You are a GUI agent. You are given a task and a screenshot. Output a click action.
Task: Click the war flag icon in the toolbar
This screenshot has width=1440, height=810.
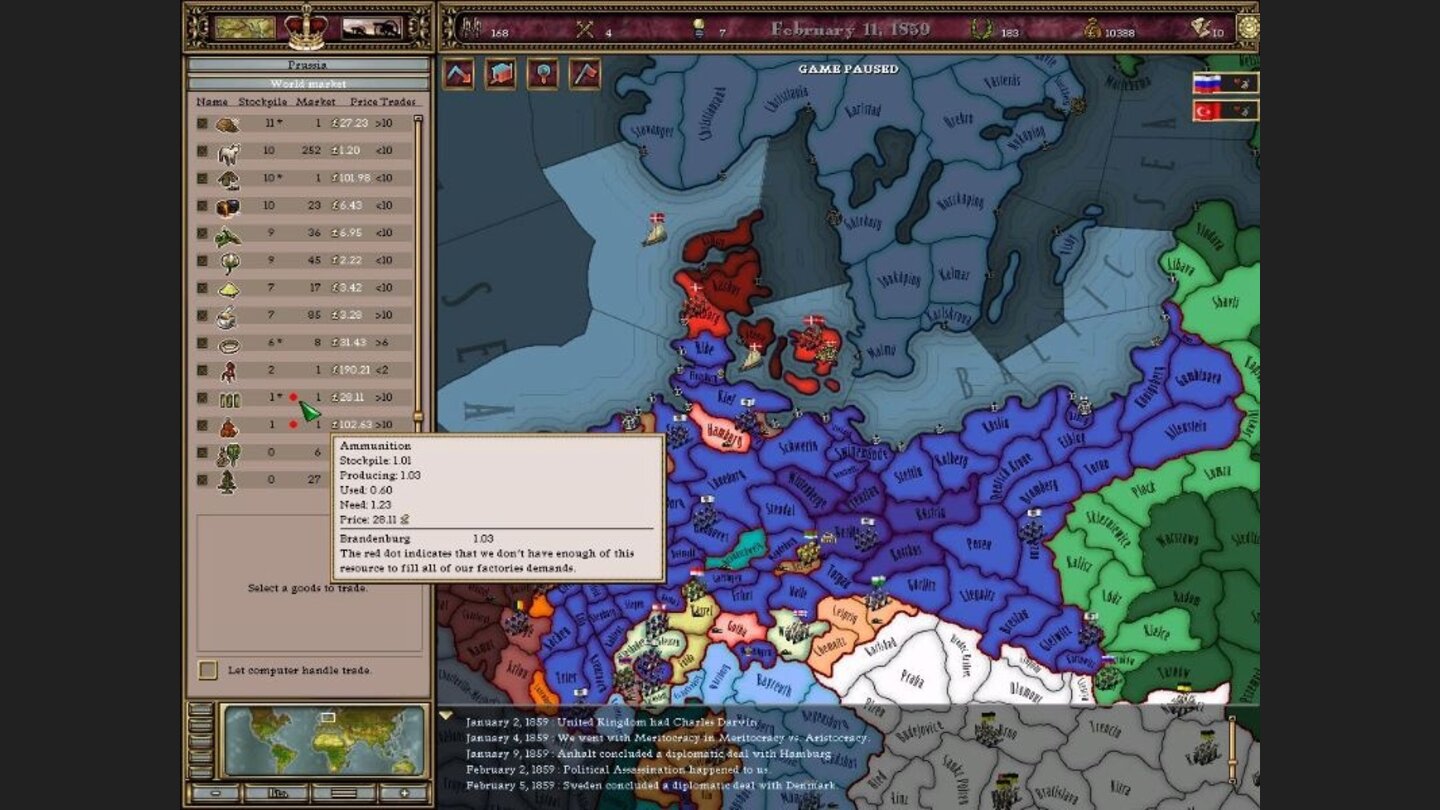582,75
